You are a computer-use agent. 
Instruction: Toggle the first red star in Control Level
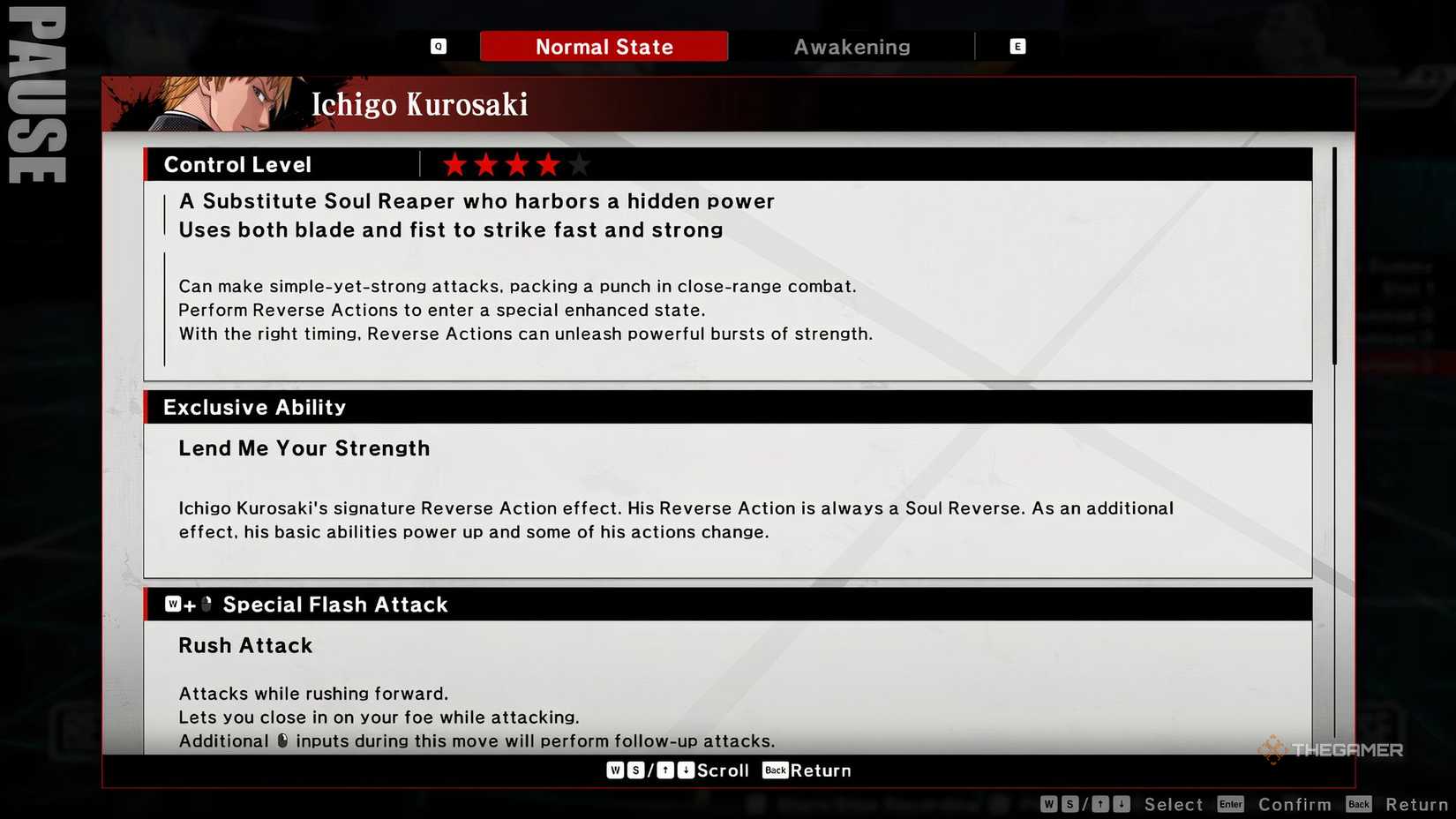point(454,163)
